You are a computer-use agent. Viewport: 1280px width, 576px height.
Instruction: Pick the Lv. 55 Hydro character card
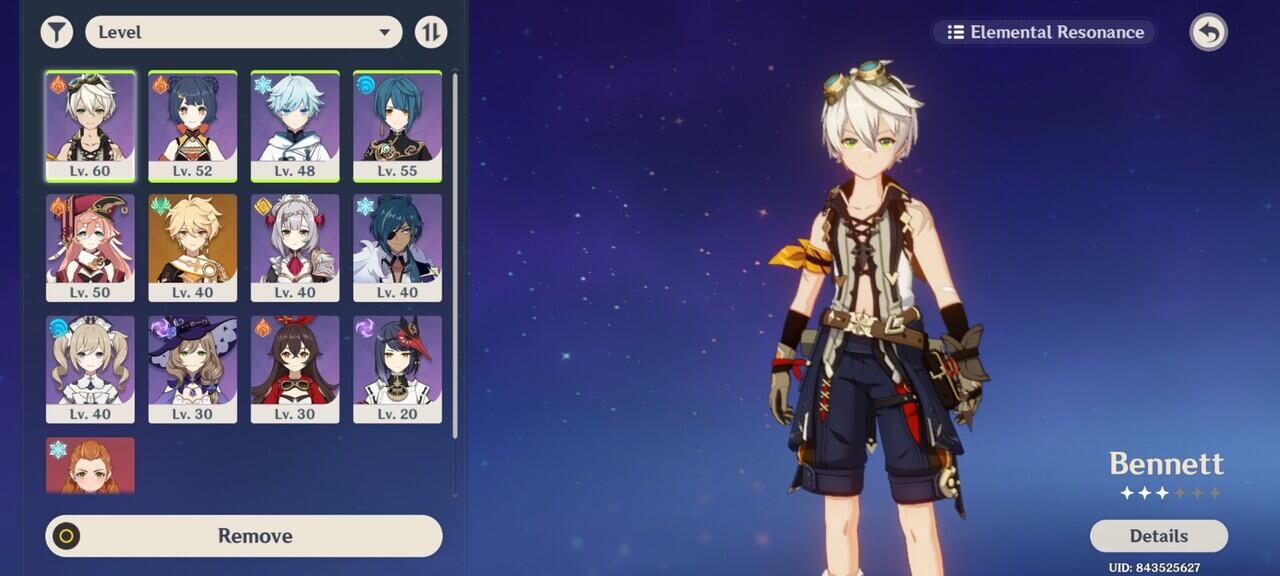397,125
